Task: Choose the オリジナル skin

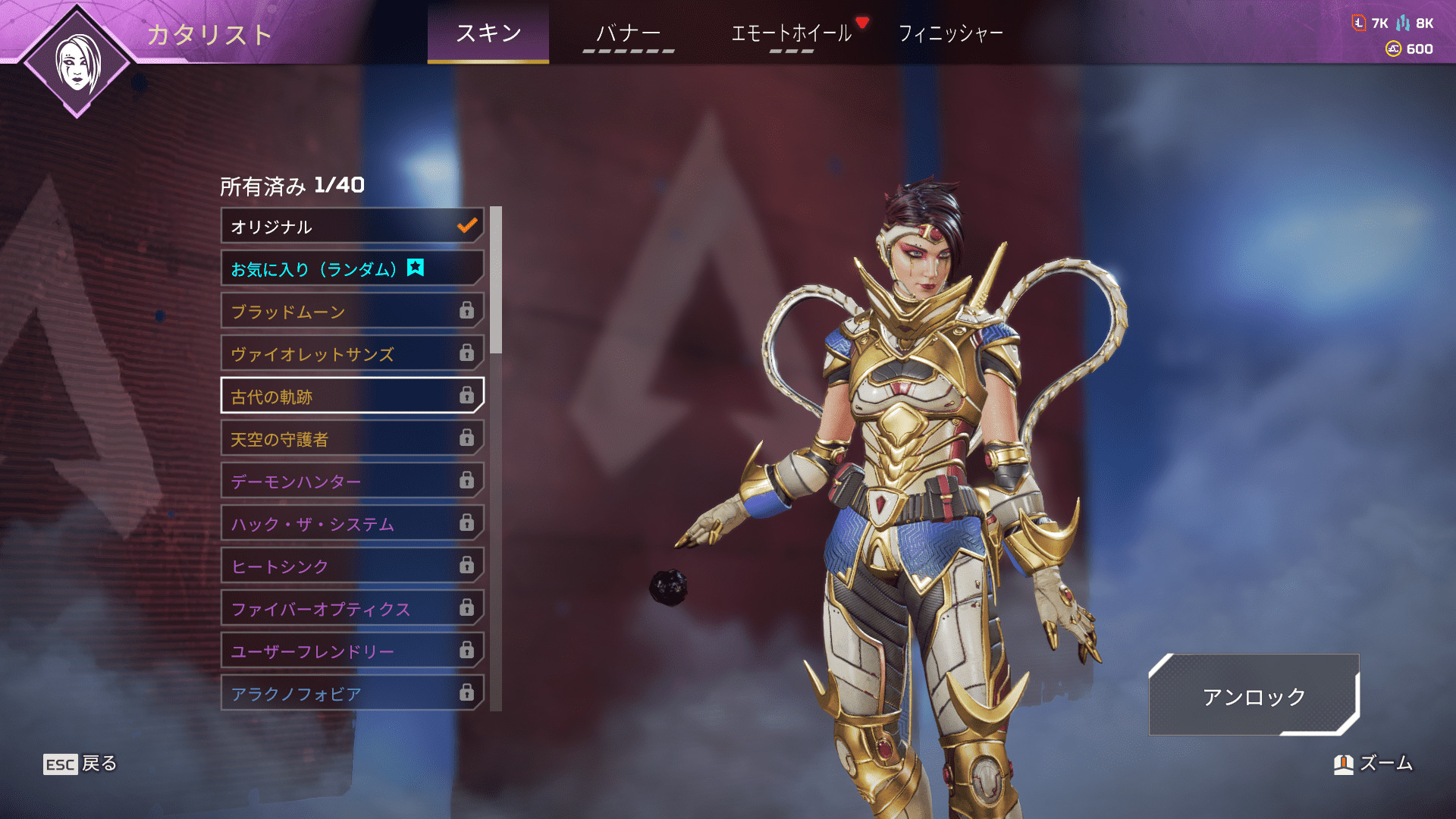Action: coord(352,226)
